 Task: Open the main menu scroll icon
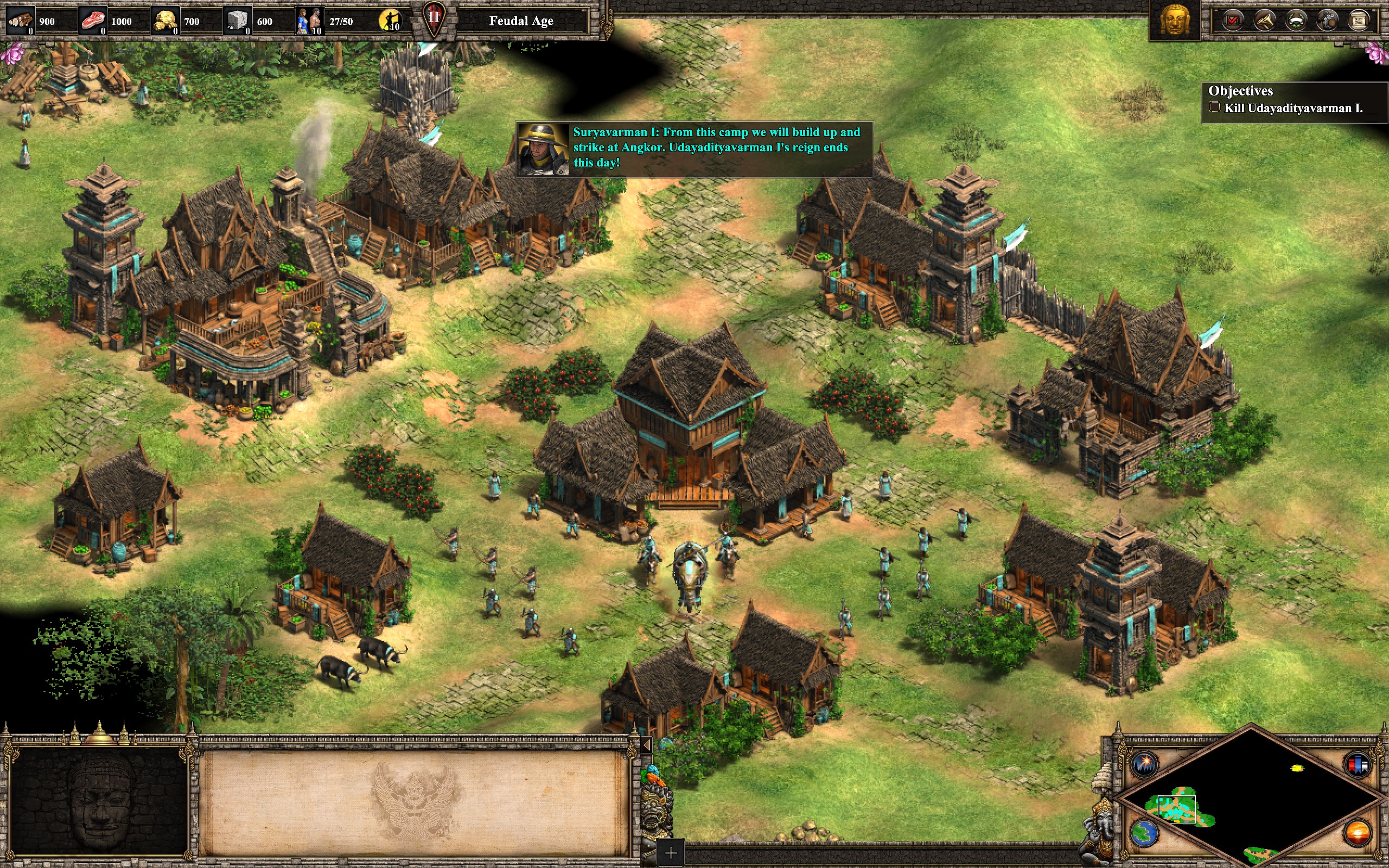[1359, 21]
